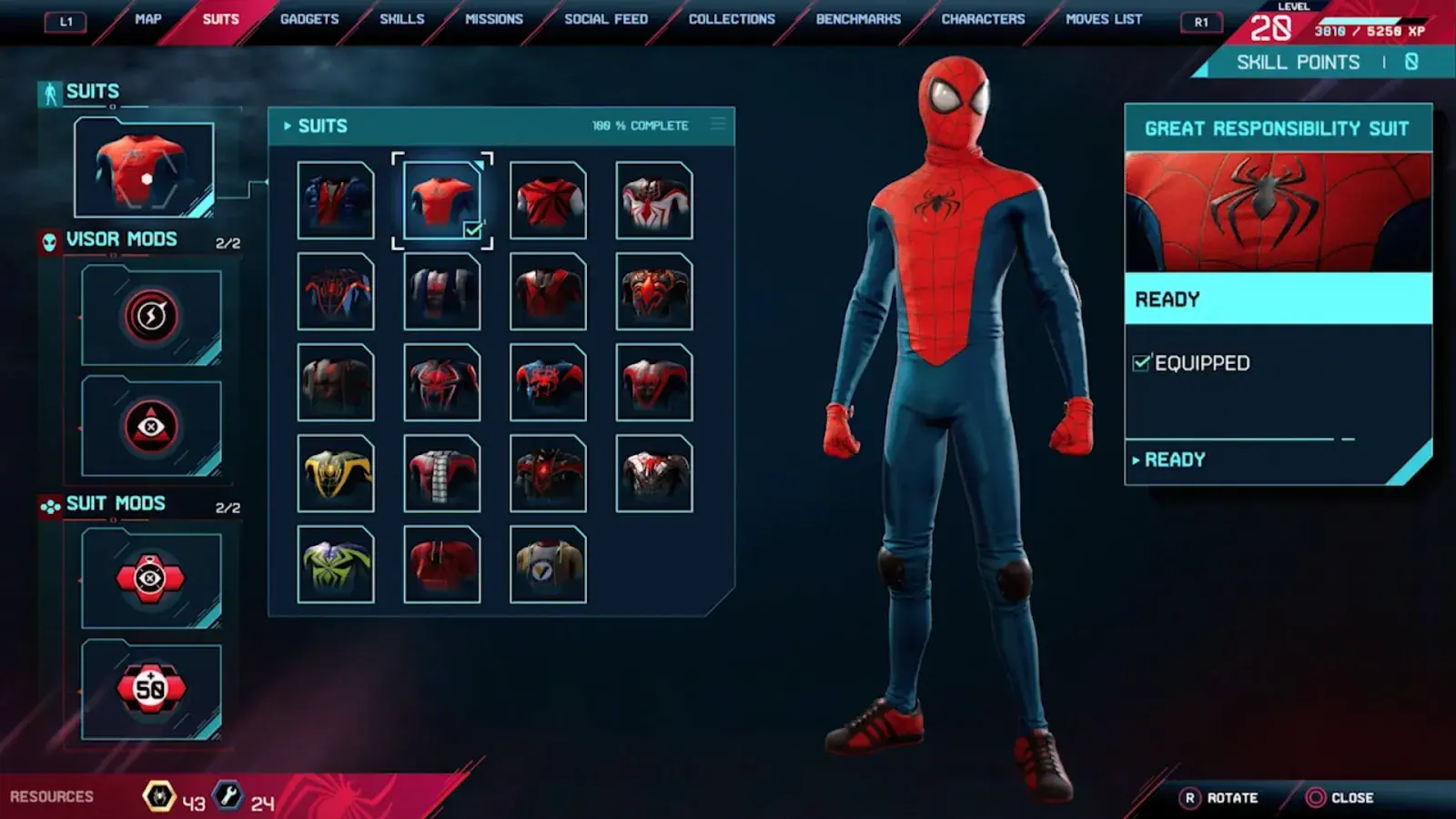Open the suit mod showing number 50

[x=151, y=689]
